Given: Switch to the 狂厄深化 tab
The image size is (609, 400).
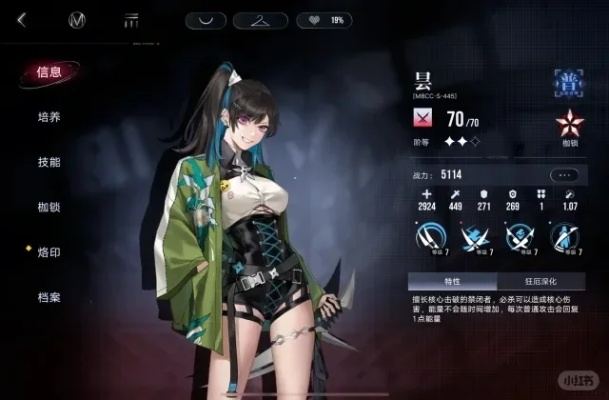Looking at the screenshot, I should (541, 282).
